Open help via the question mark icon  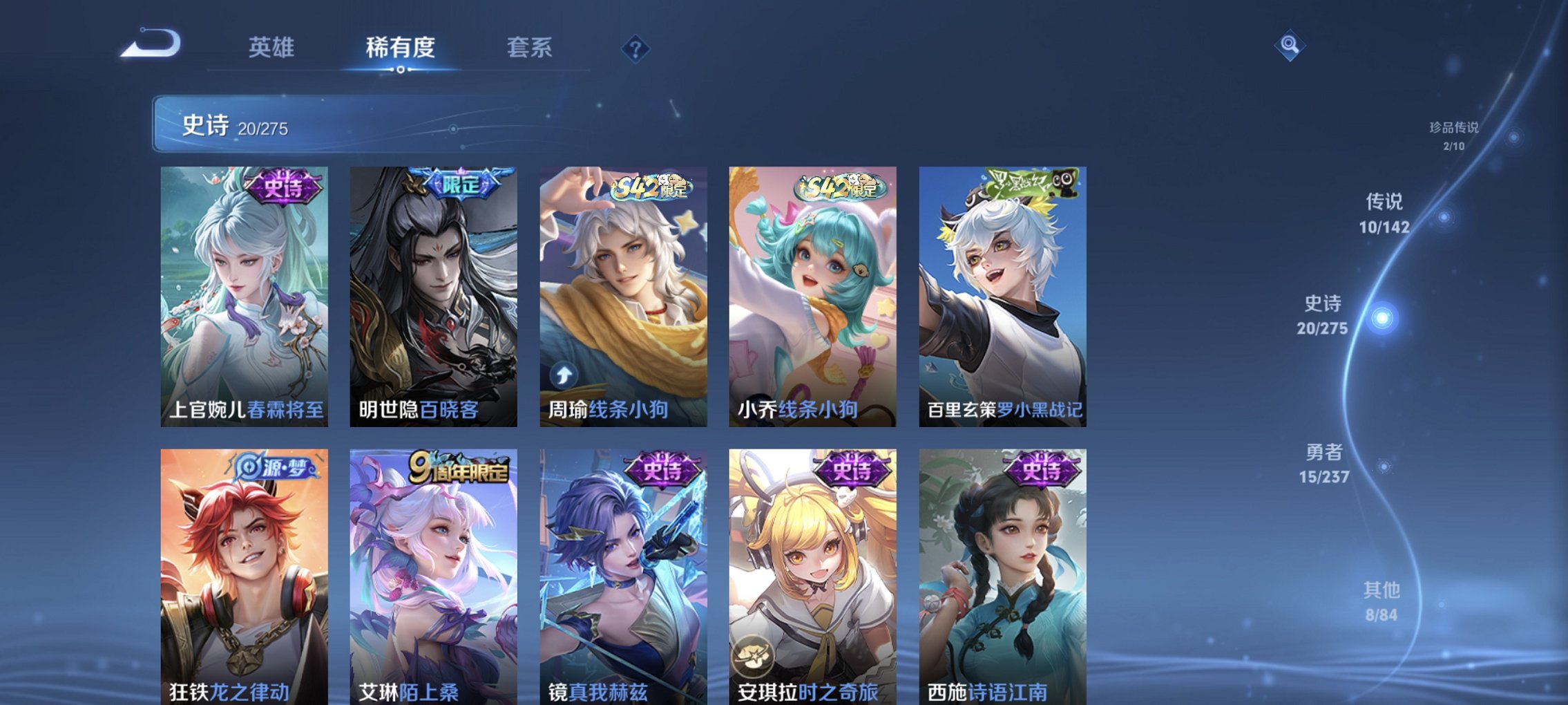(637, 49)
